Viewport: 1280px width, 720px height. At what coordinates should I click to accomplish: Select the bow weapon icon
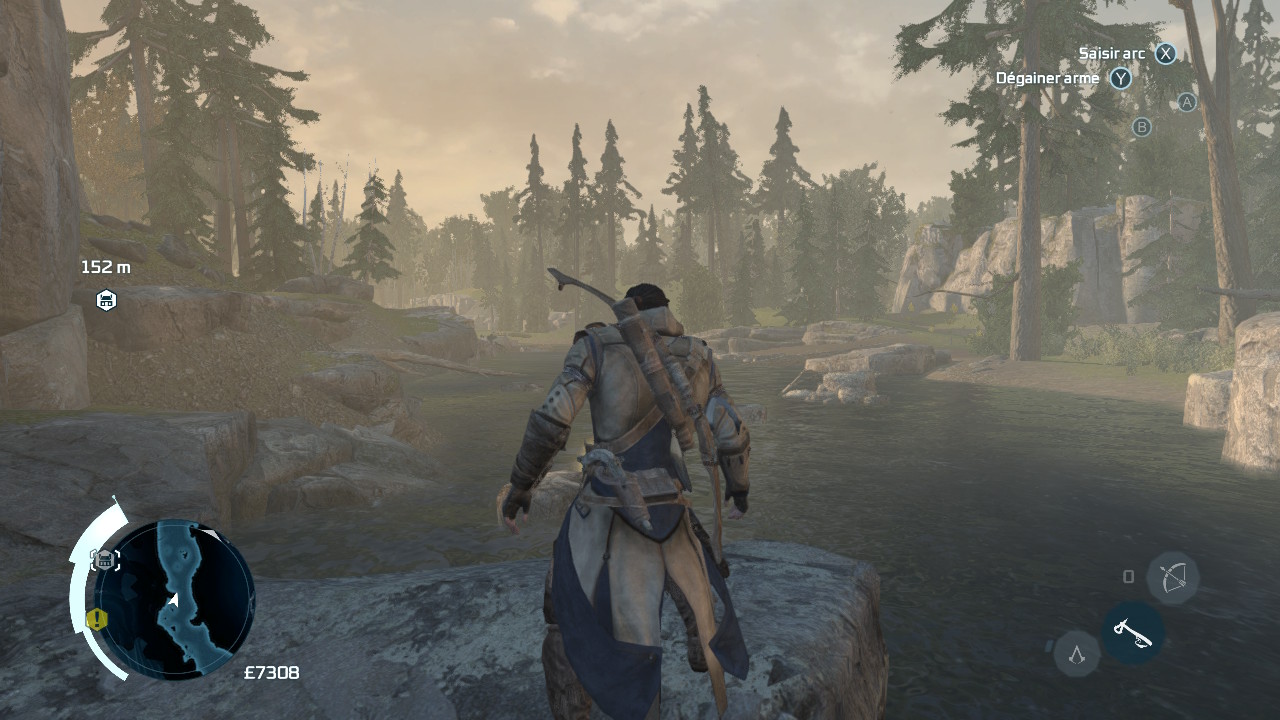[x=1173, y=577]
